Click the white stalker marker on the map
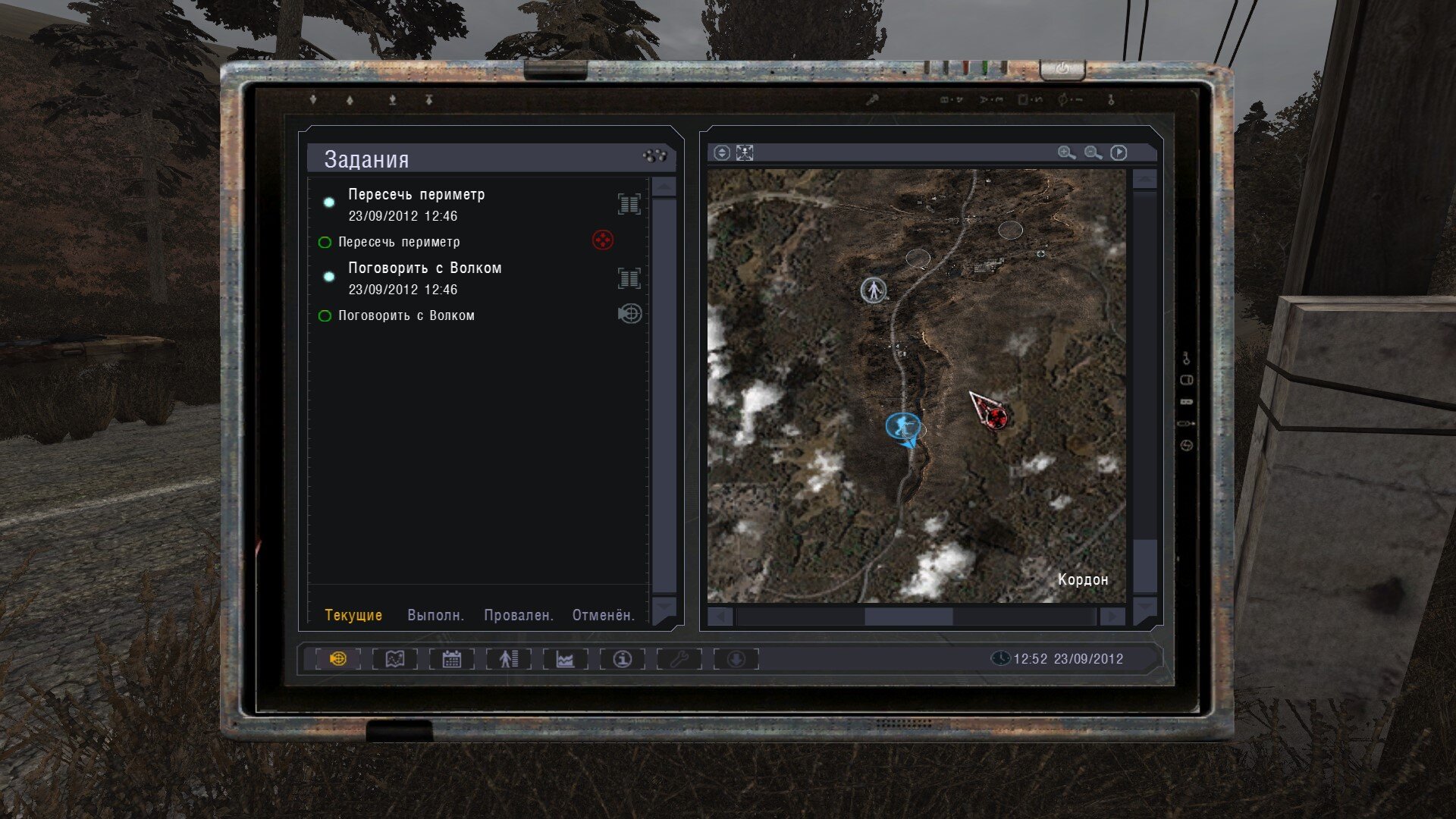 pos(874,290)
